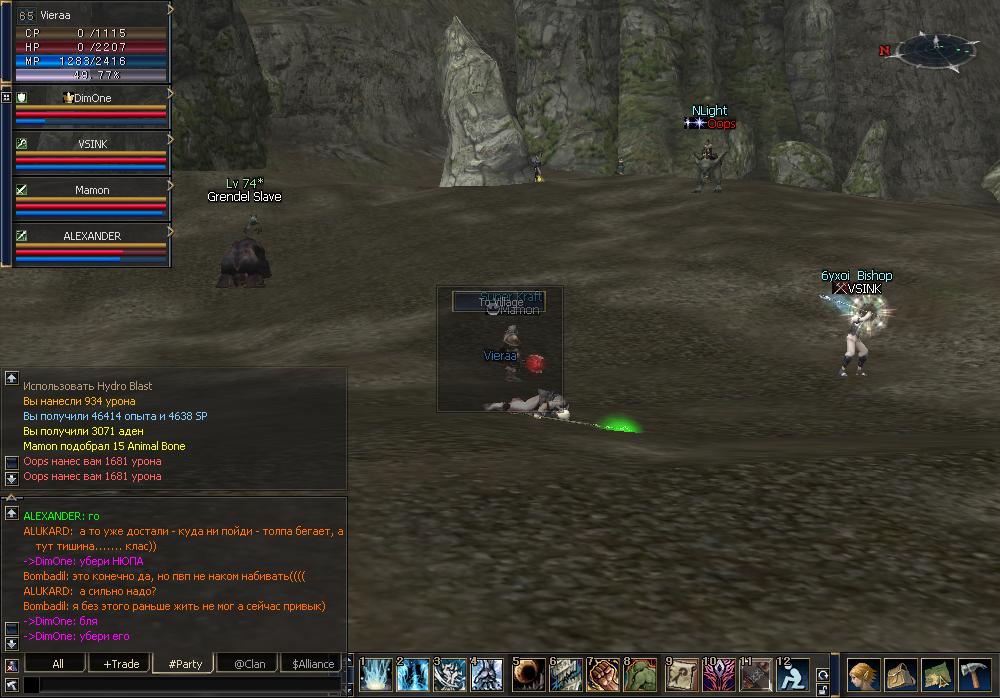Use the scroll item in slot 9
Viewport: 1000px width, 698px height.
(x=684, y=674)
